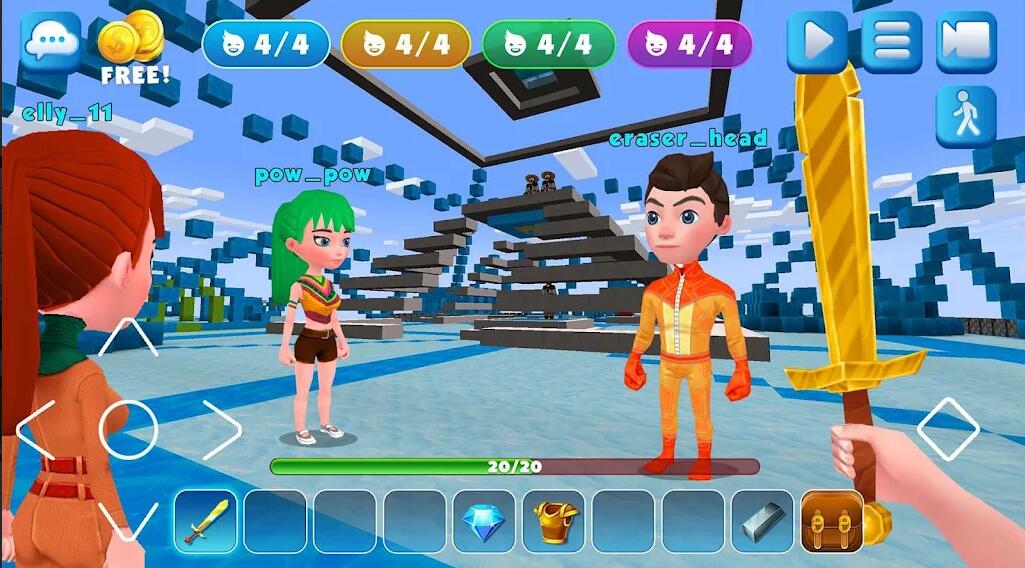The image size is (1025, 568).
Task: Open the chat speech bubble
Action: coord(51,41)
